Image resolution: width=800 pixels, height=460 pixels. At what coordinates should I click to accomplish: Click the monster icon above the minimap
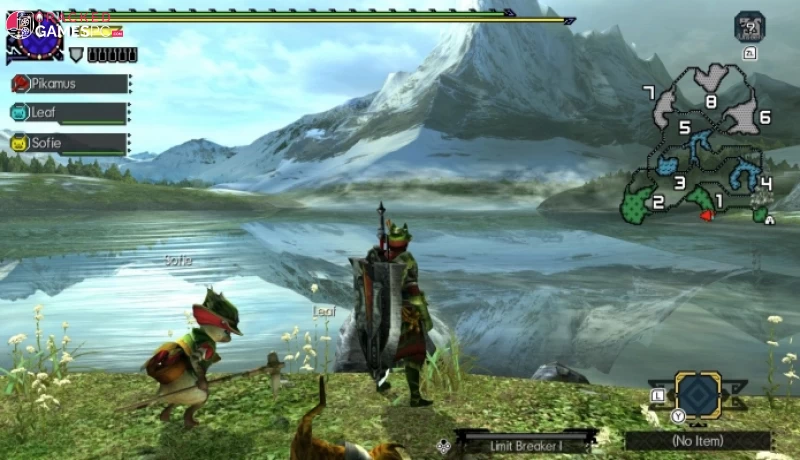[x=750, y=26]
